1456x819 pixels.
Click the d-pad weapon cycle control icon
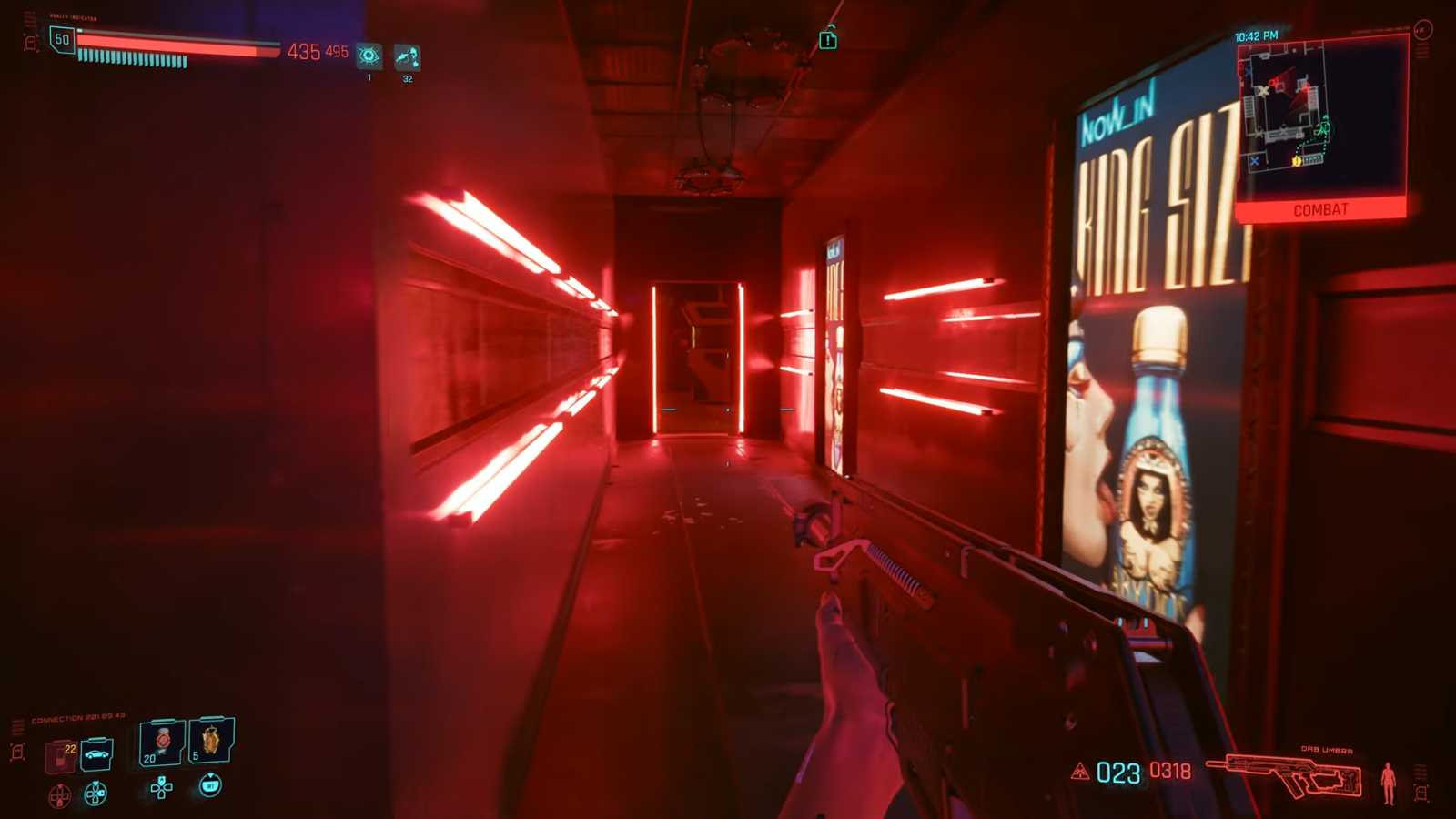[x=160, y=788]
